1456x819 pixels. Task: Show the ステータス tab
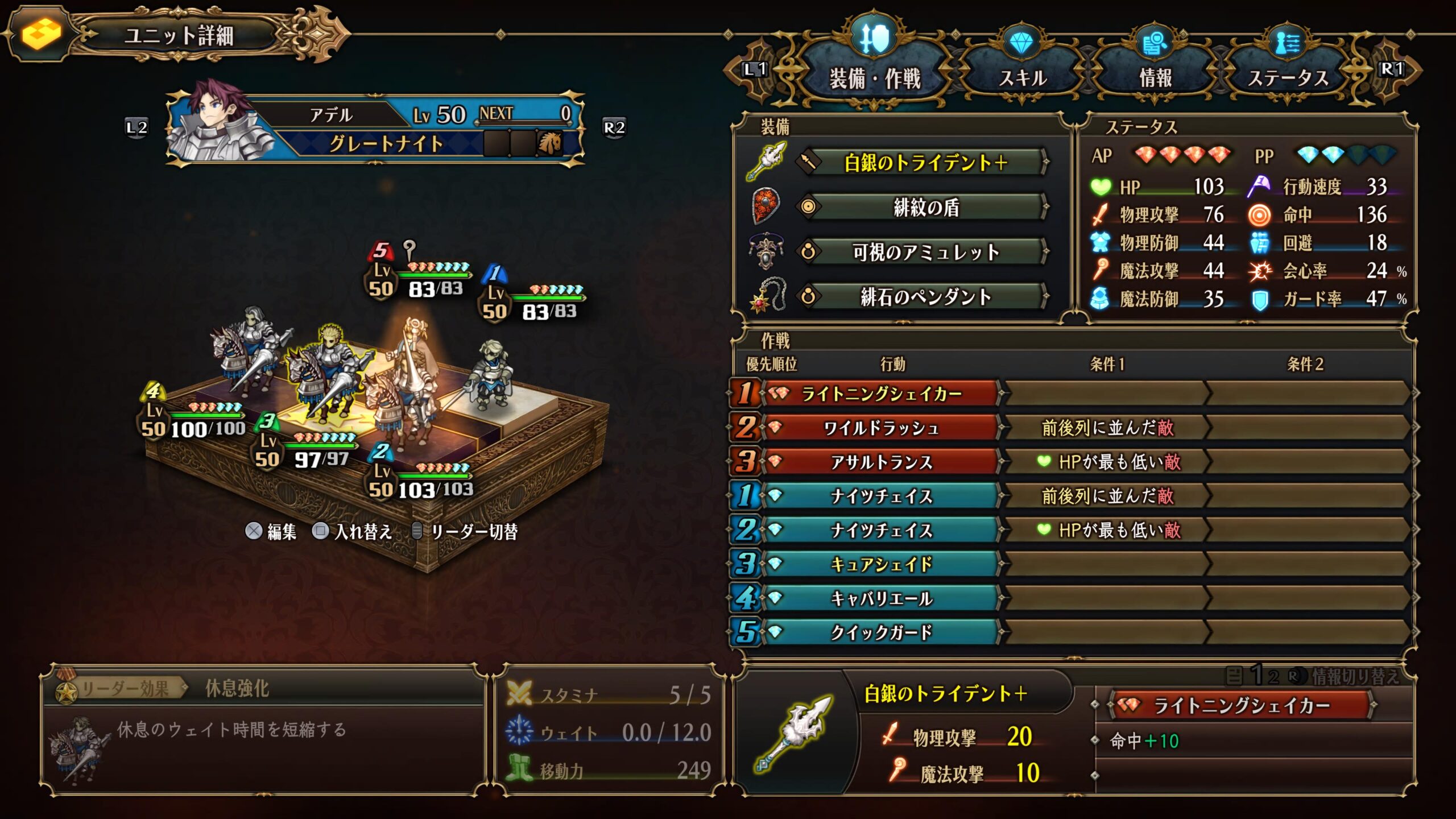tap(1288, 77)
